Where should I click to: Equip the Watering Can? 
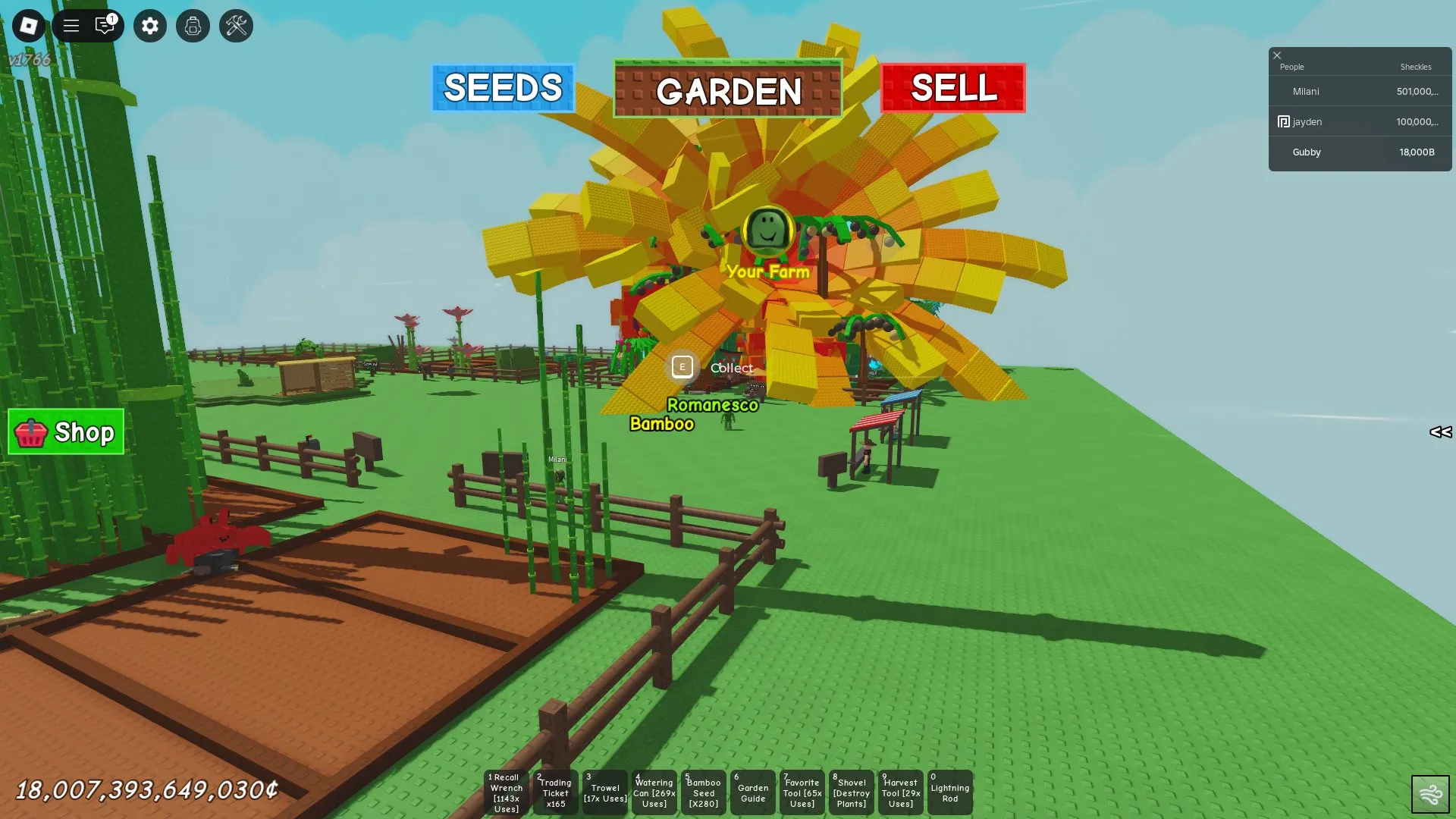click(x=654, y=792)
